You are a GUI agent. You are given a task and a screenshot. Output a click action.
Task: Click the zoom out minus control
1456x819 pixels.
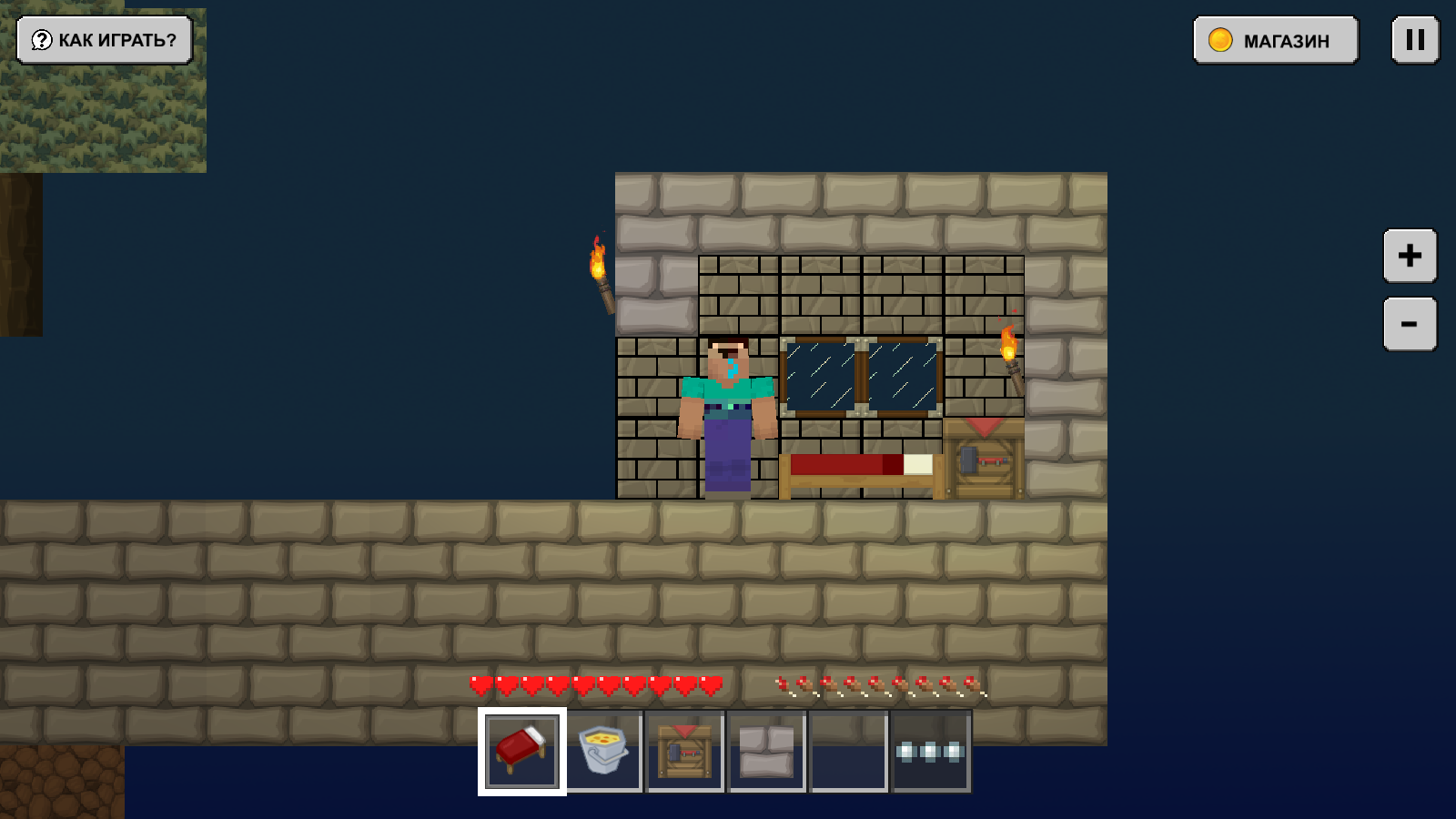click(1409, 323)
